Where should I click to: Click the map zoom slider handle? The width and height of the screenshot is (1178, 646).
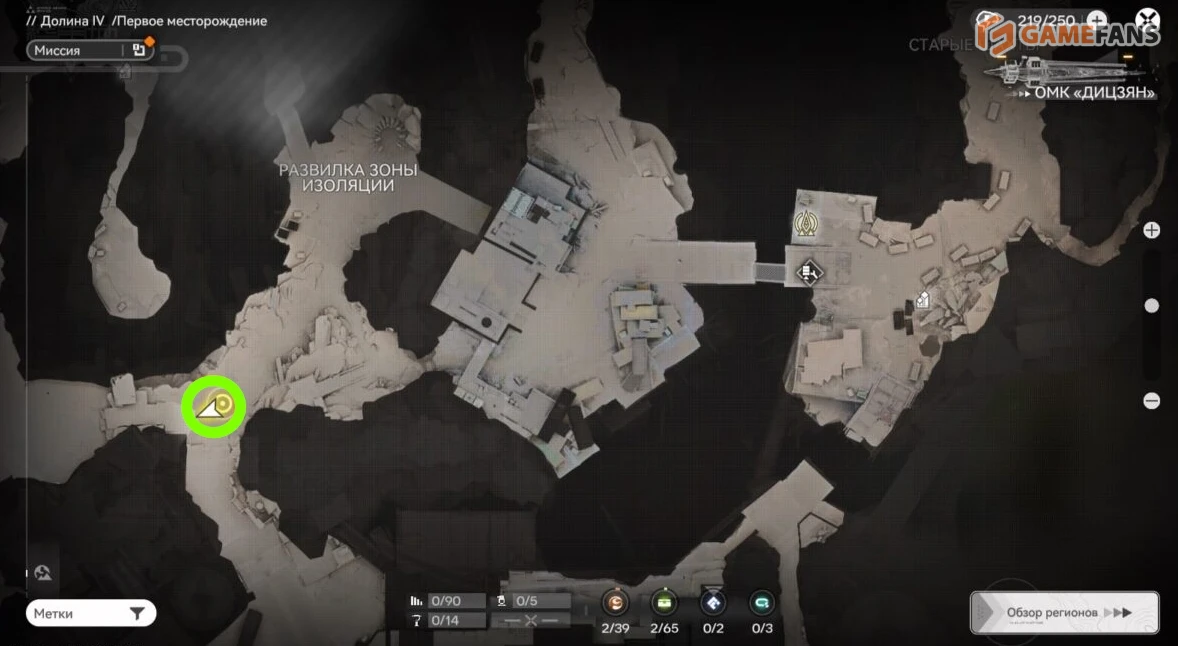(1151, 306)
